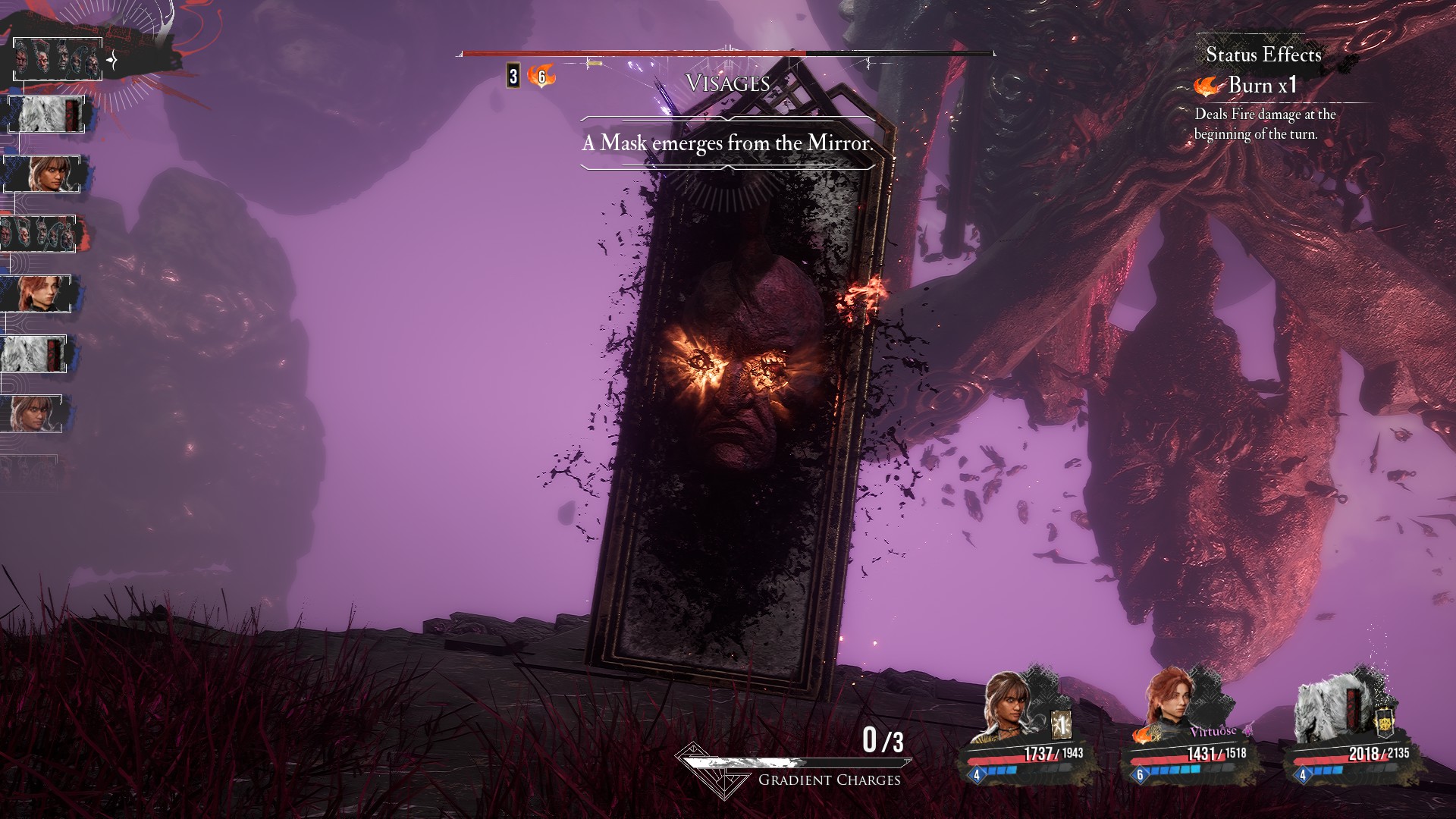This screenshot has width=1456, height=819.
Task: Inspect the Burn x1 entry under Status Effects
Action: tap(1249, 86)
